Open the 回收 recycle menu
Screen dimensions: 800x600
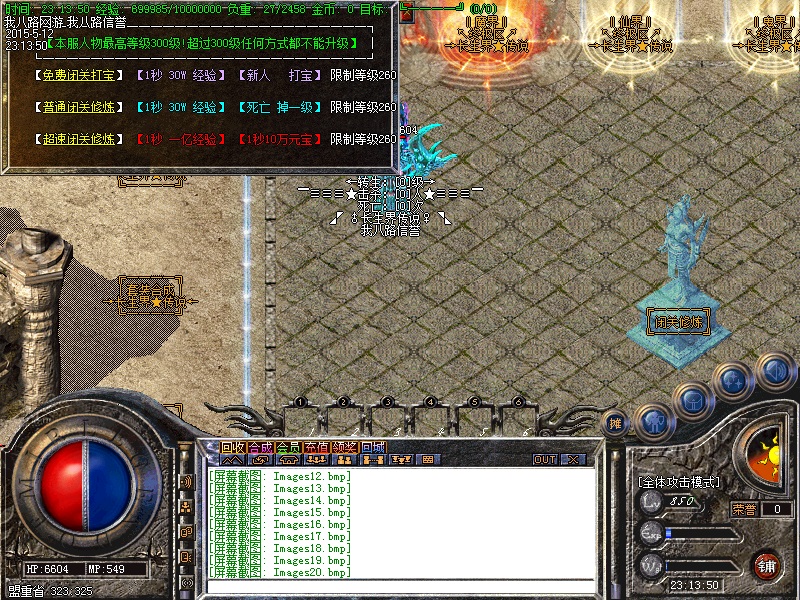coord(232,447)
